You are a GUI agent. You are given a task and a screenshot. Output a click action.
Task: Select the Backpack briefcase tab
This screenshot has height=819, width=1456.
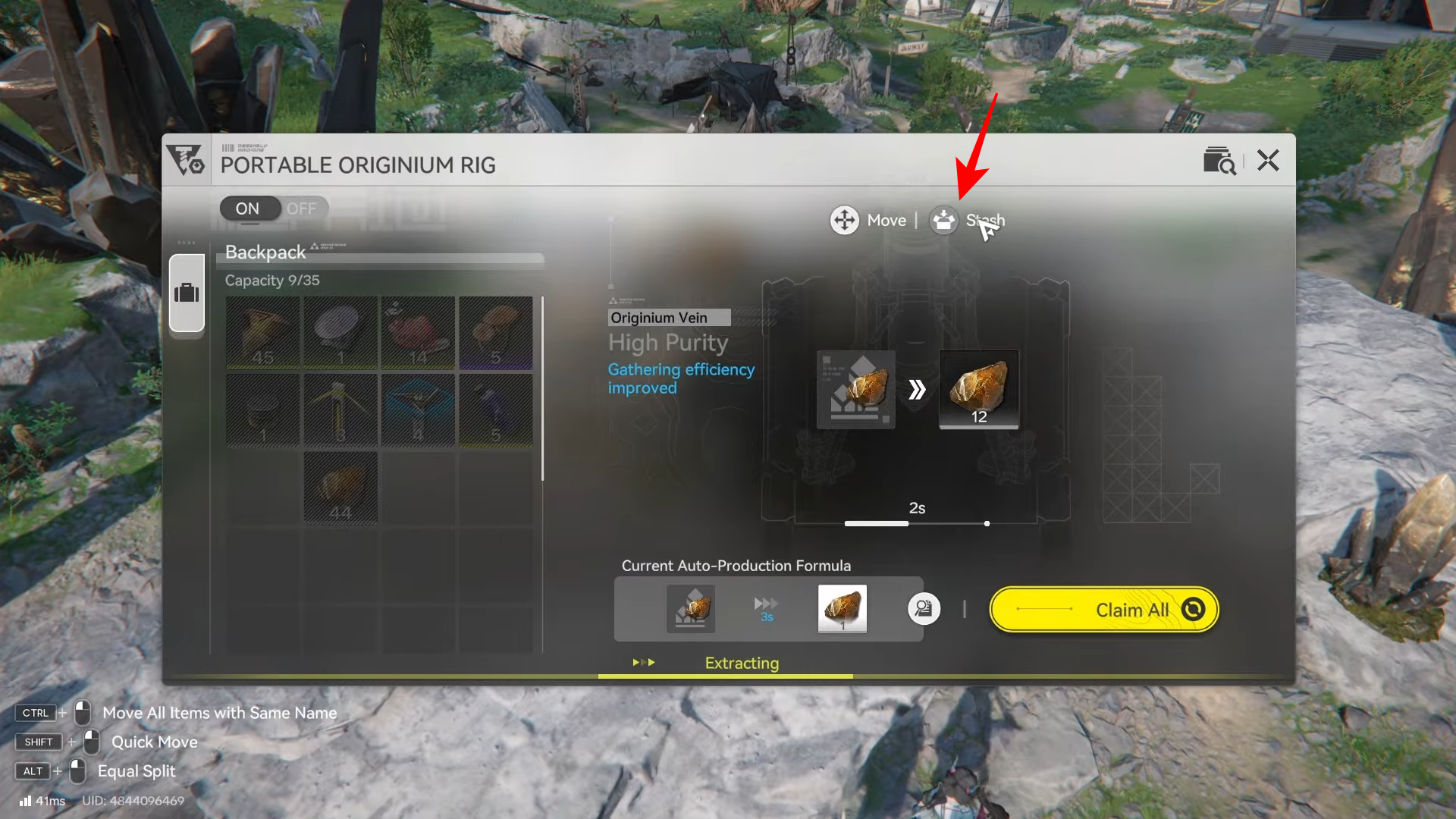(x=187, y=293)
